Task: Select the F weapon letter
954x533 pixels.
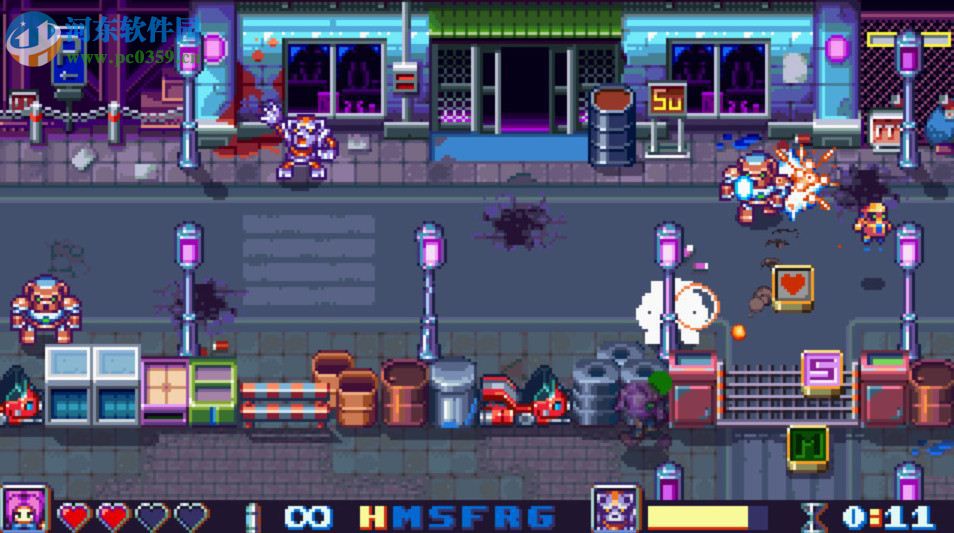Action: point(474,517)
